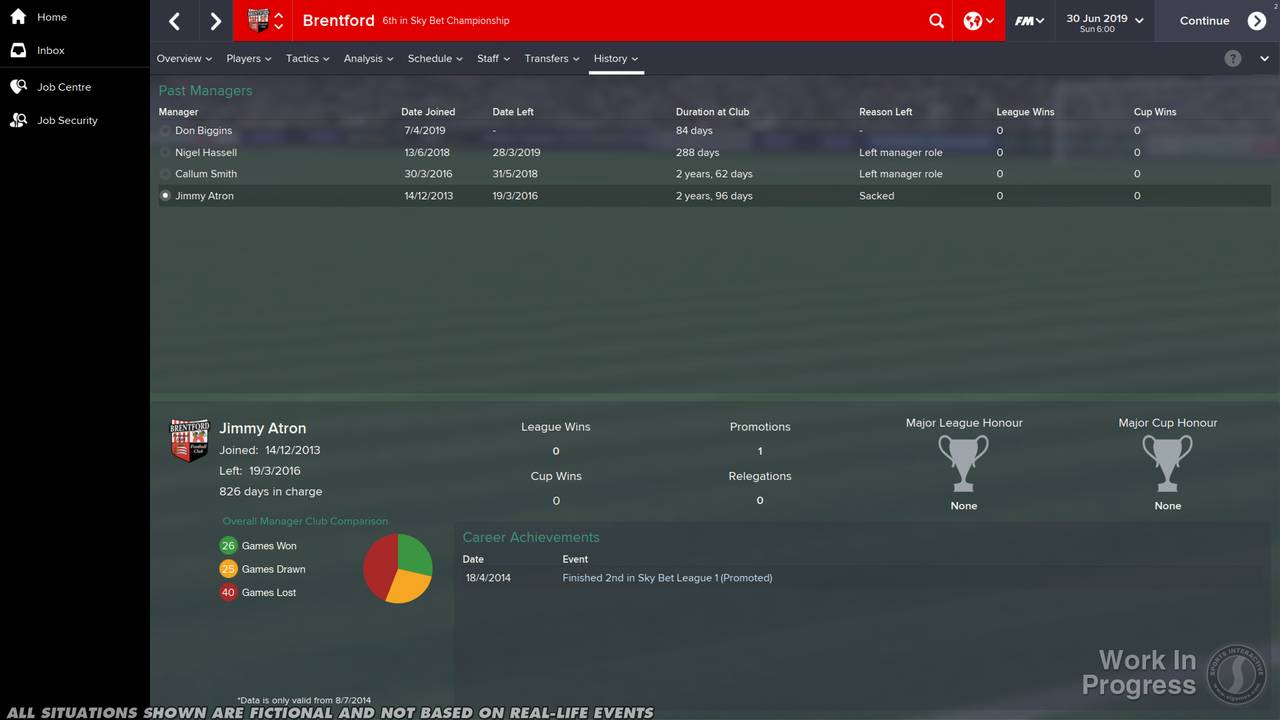
Task: Open the History dropdown menu
Action: tap(616, 58)
